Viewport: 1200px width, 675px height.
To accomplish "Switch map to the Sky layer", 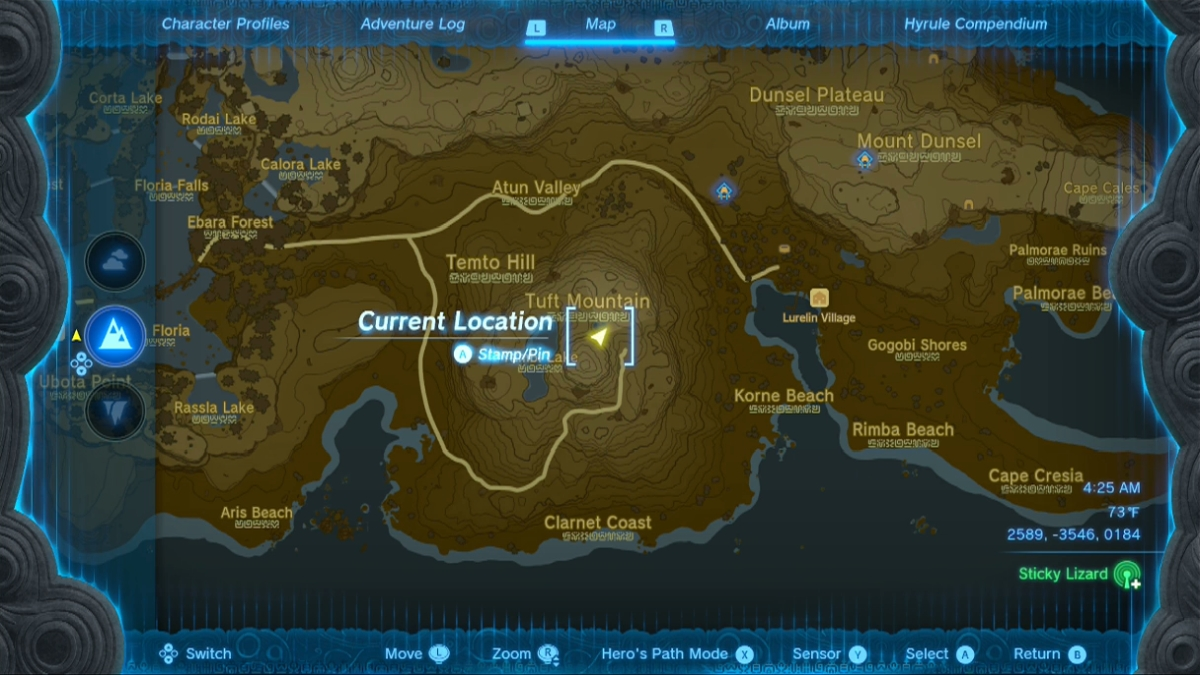I will (x=115, y=262).
